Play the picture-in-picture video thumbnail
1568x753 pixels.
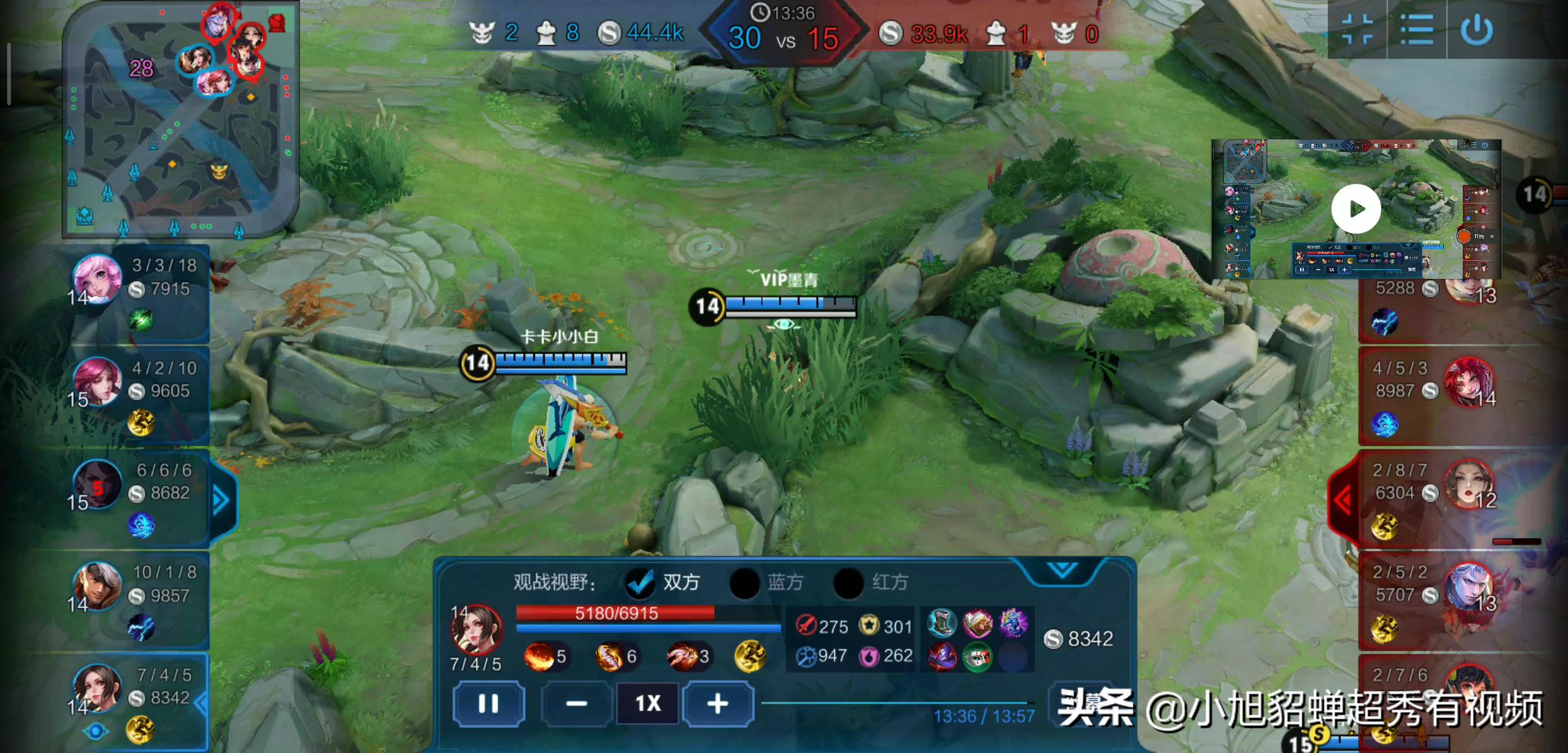click(x=1355, y=208)
